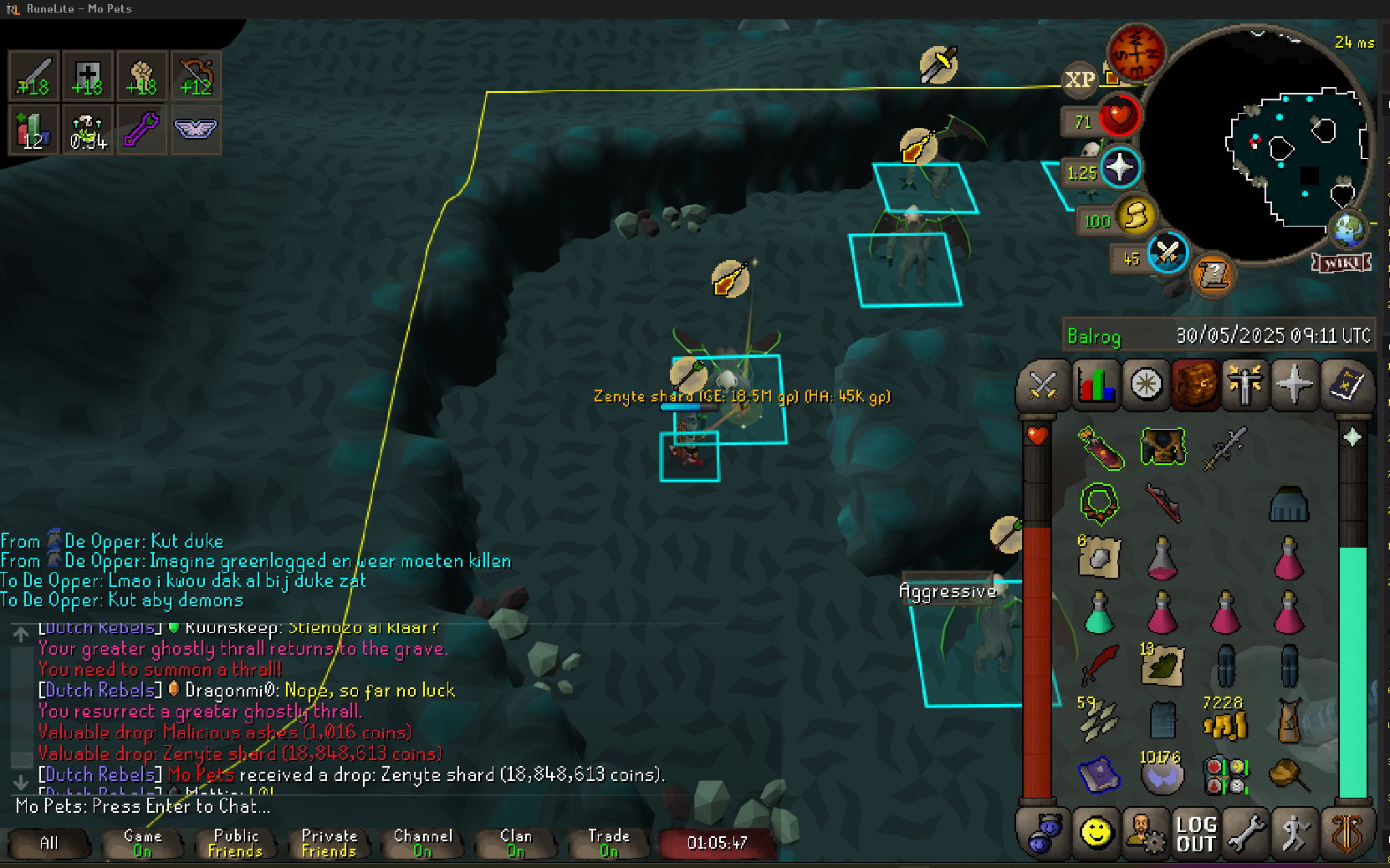The width and height of the screenshot is (1390, 868).
Task: Open the Spellbook tab
Action: 1345,385
